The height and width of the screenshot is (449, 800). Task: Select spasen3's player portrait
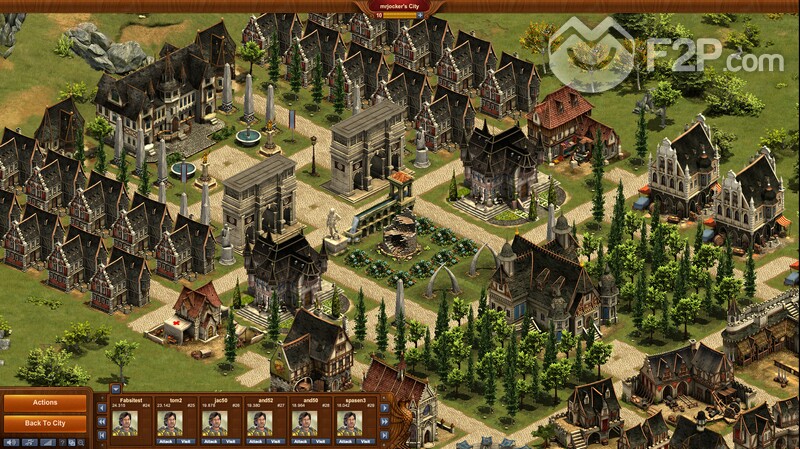(349, 423)
